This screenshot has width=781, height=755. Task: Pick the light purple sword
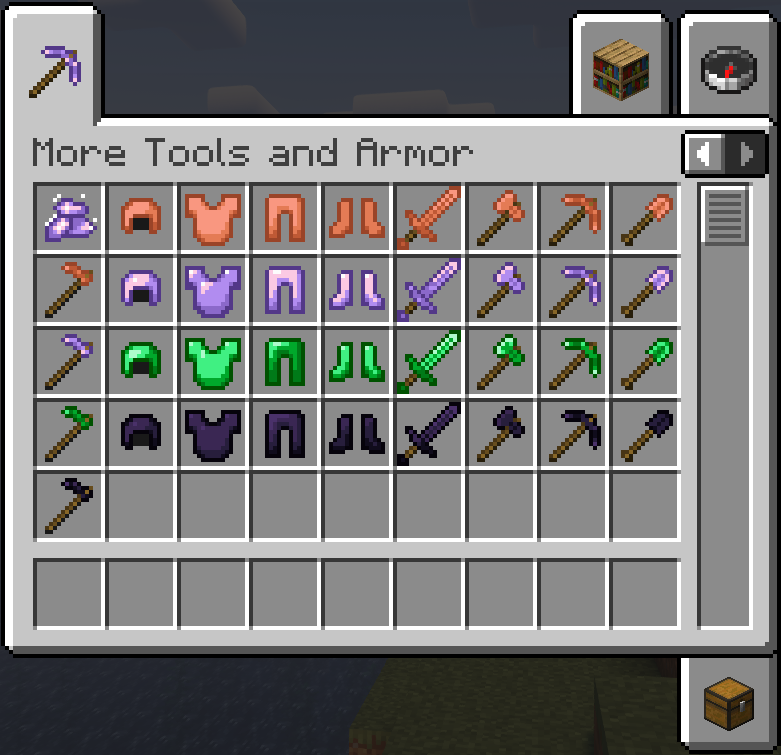(x=429, y=290)
